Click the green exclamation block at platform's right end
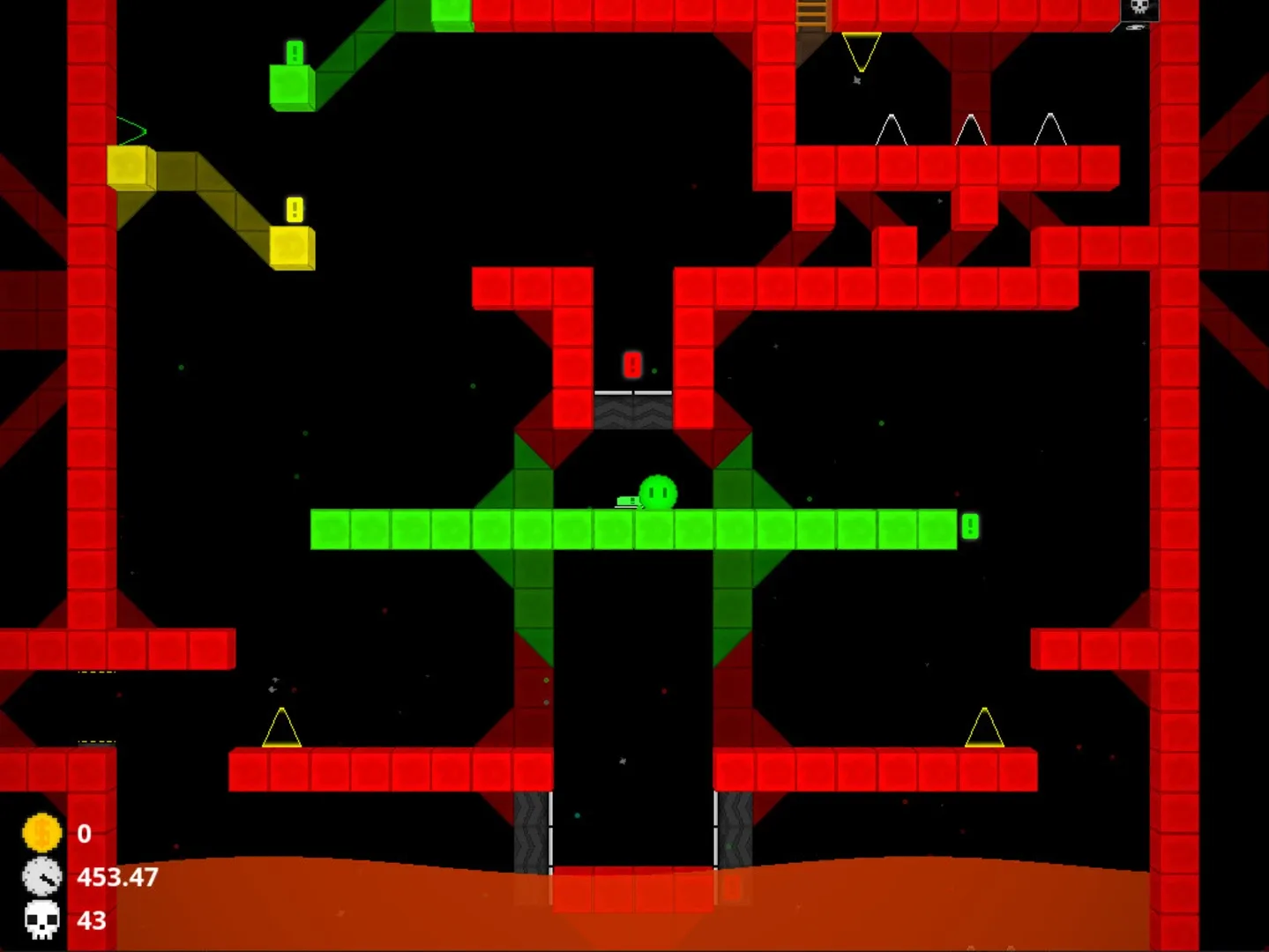Viewport: 1269px width, 952px height. point(968,526)
